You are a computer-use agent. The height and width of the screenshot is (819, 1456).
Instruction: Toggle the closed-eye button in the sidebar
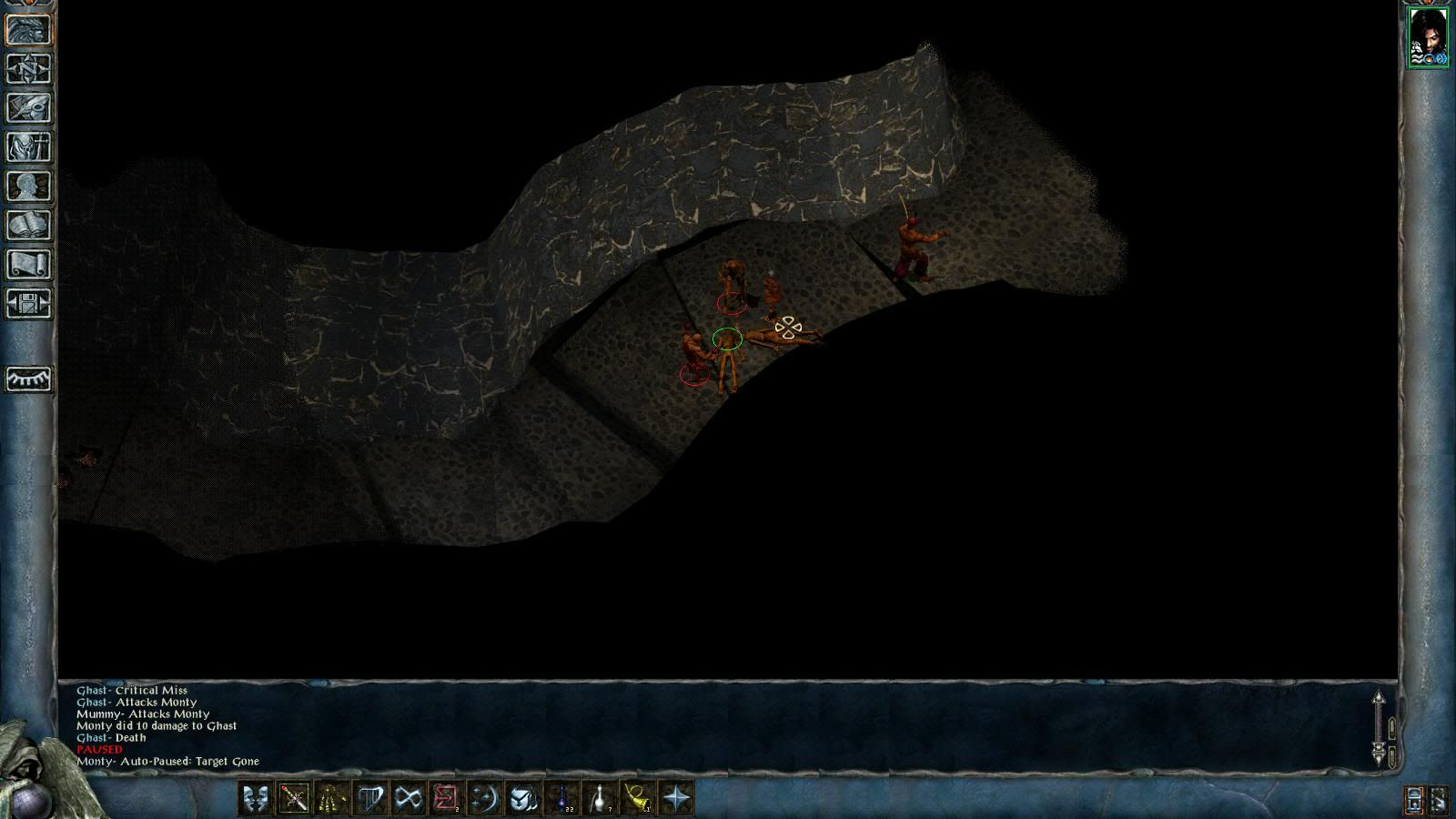click(28, 379)
